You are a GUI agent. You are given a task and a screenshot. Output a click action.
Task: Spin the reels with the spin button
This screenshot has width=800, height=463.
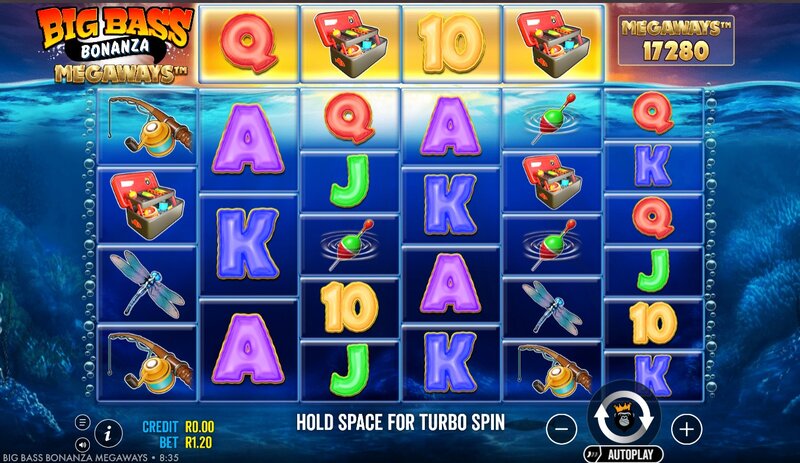[624, 419]
